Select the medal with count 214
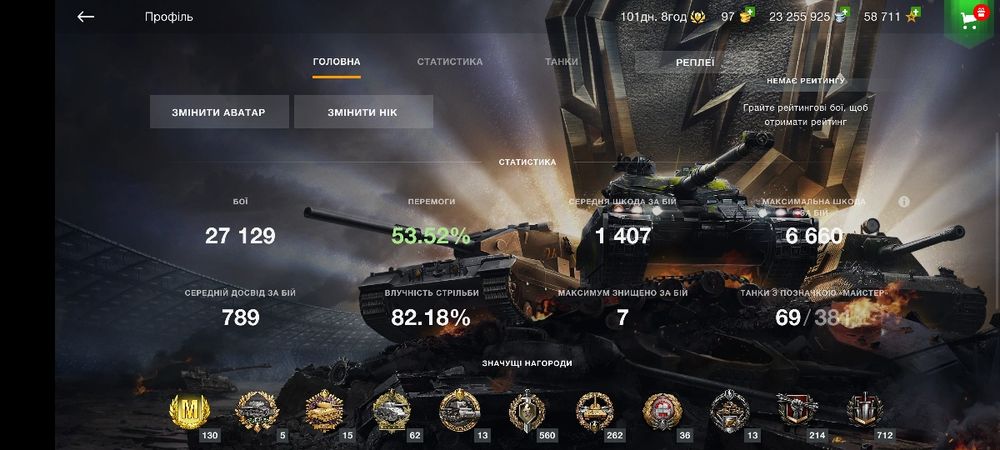1000x450 pixels. pyautogui.click(x=797, y=410)
